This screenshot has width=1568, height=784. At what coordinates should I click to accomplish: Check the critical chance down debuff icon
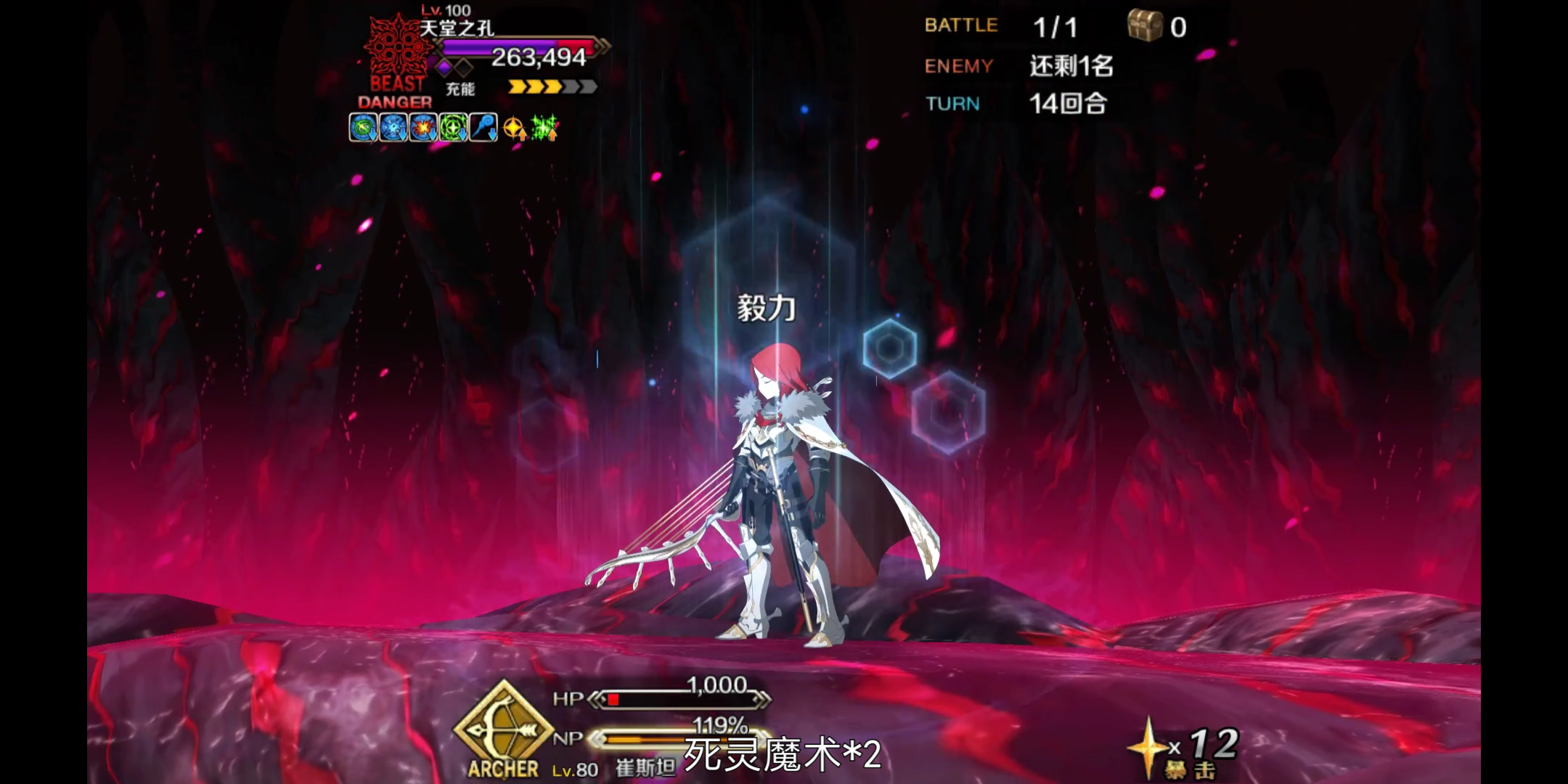pyautogui.click(x=423, y=128)
